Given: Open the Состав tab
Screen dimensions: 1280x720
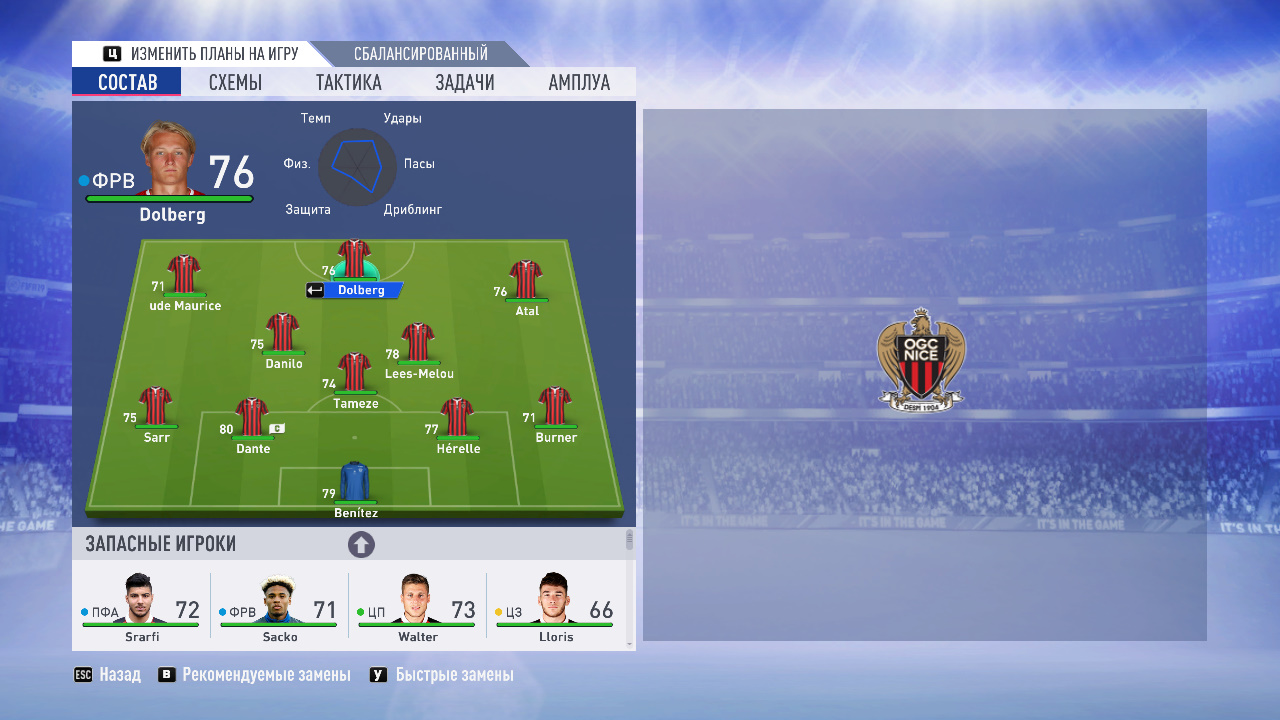Looking at the screenshot, I should tap(127, 82).
